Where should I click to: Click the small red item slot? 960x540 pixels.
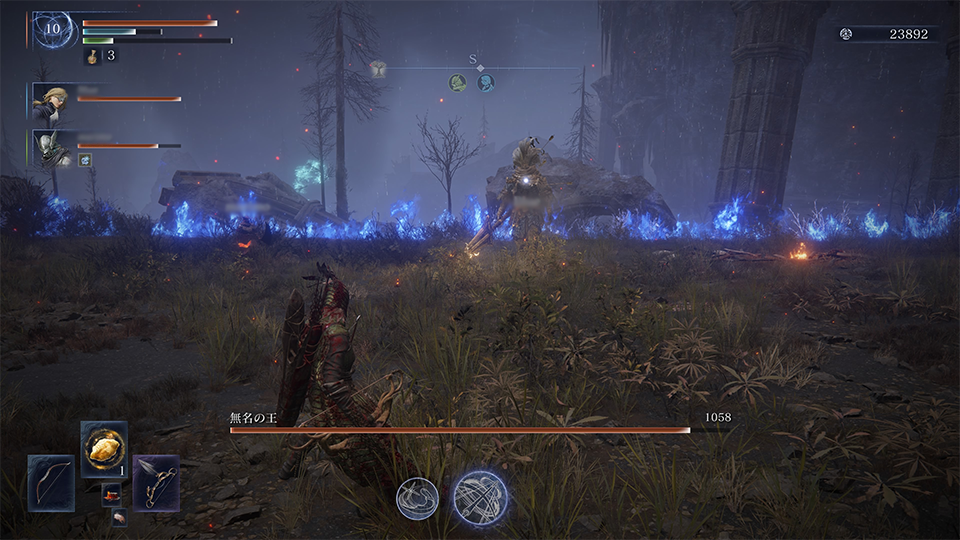point(111,494)
